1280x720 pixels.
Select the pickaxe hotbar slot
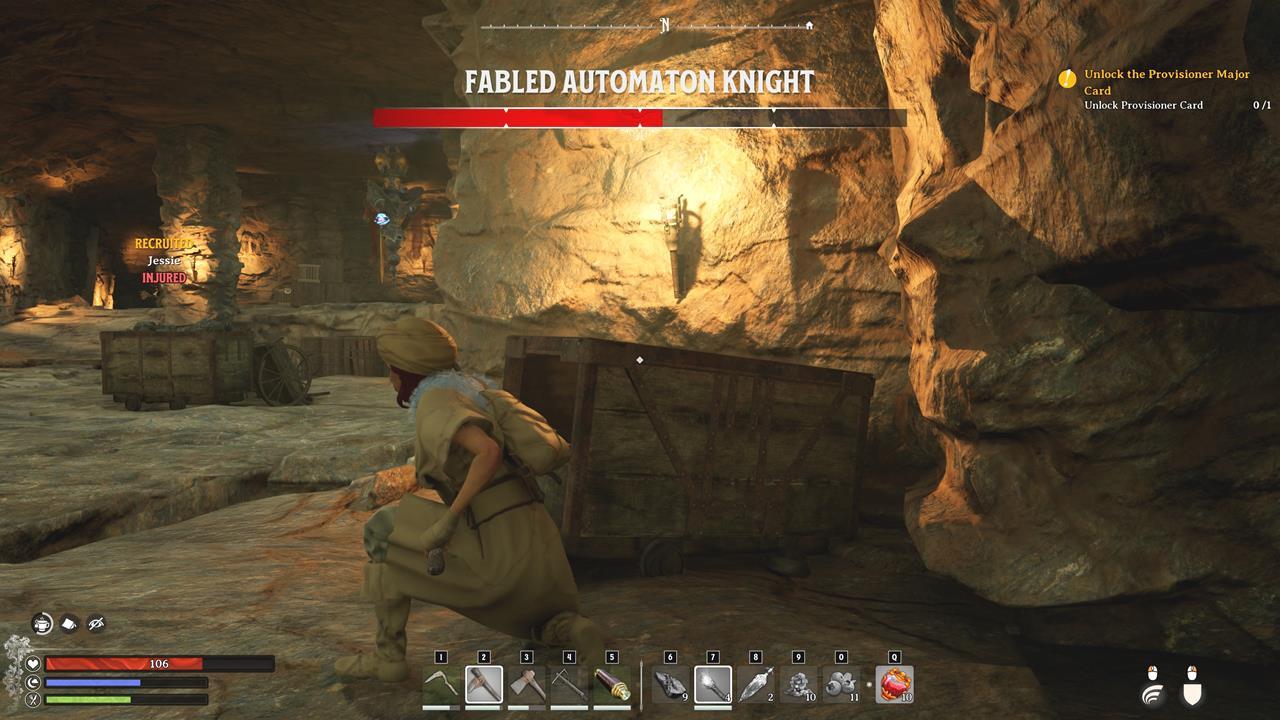click(484, 685)
